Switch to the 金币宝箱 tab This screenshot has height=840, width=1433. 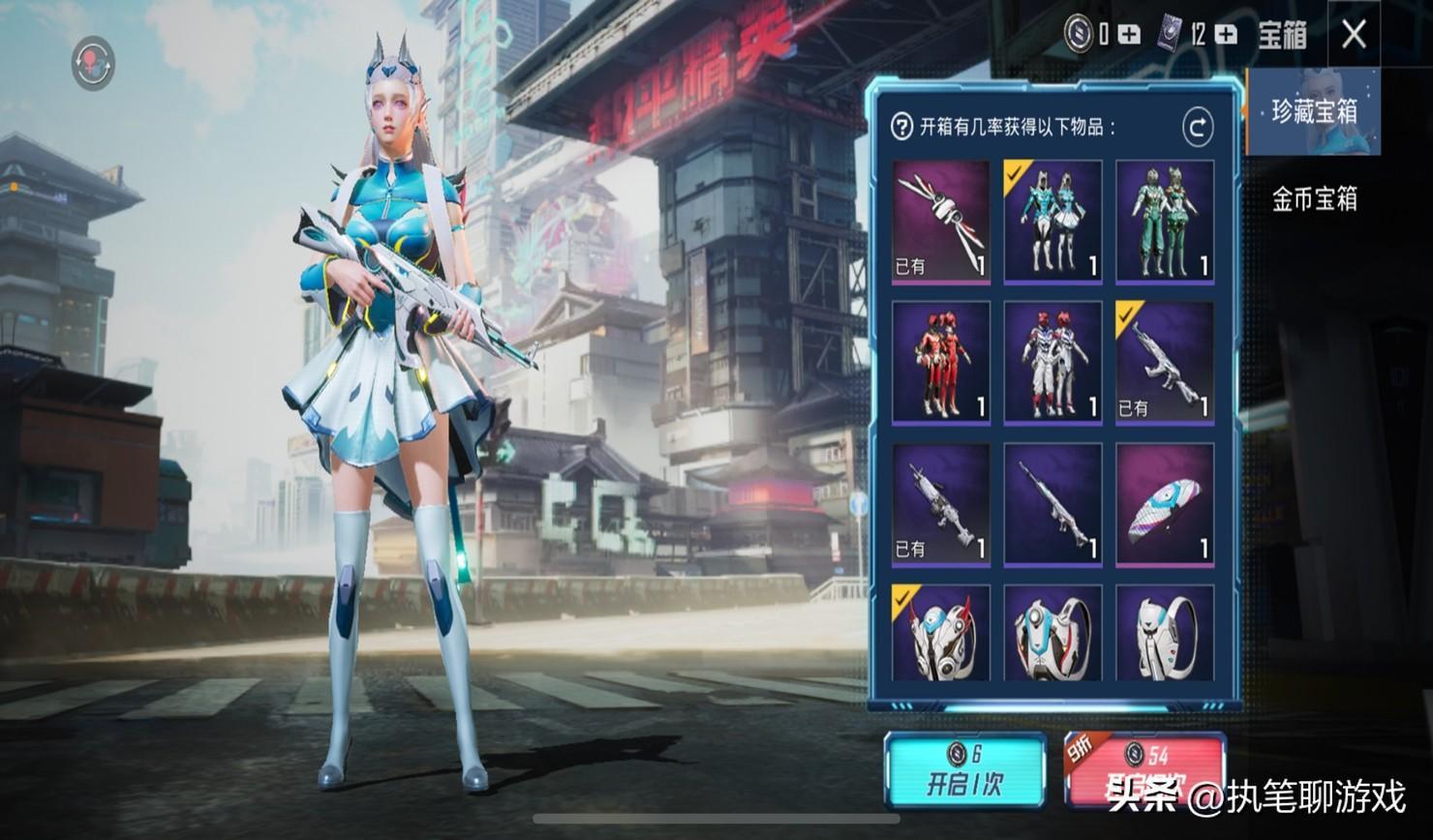tap(1314, 199)
